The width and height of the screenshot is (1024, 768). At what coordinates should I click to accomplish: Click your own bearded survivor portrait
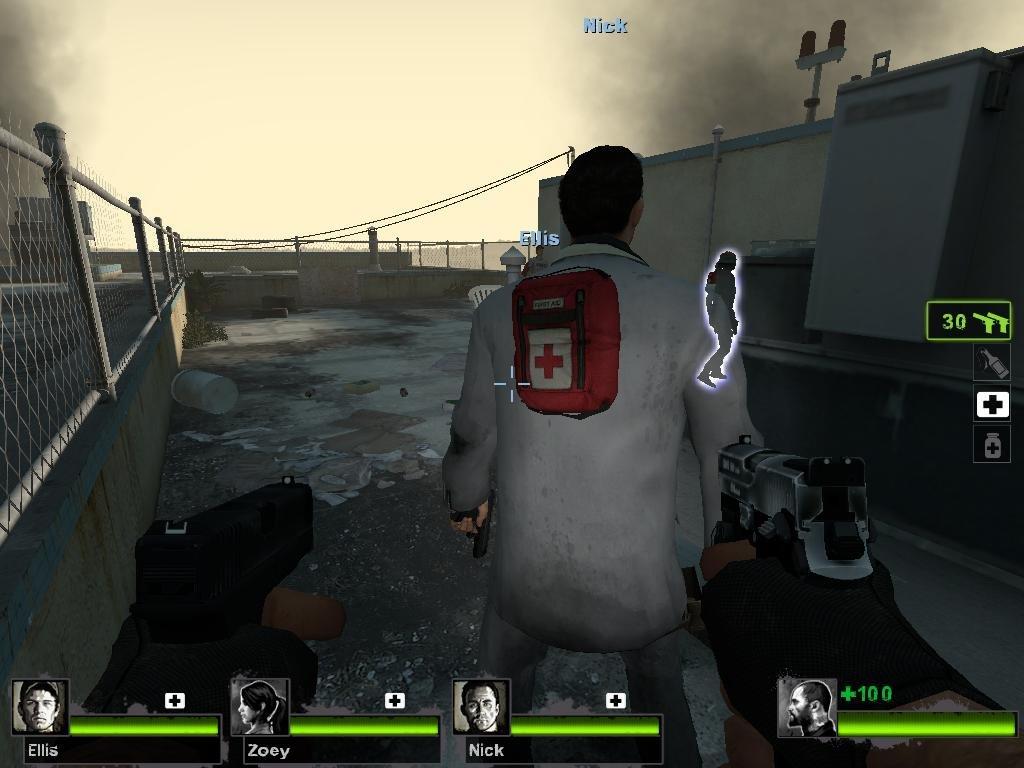pos(806,707)
